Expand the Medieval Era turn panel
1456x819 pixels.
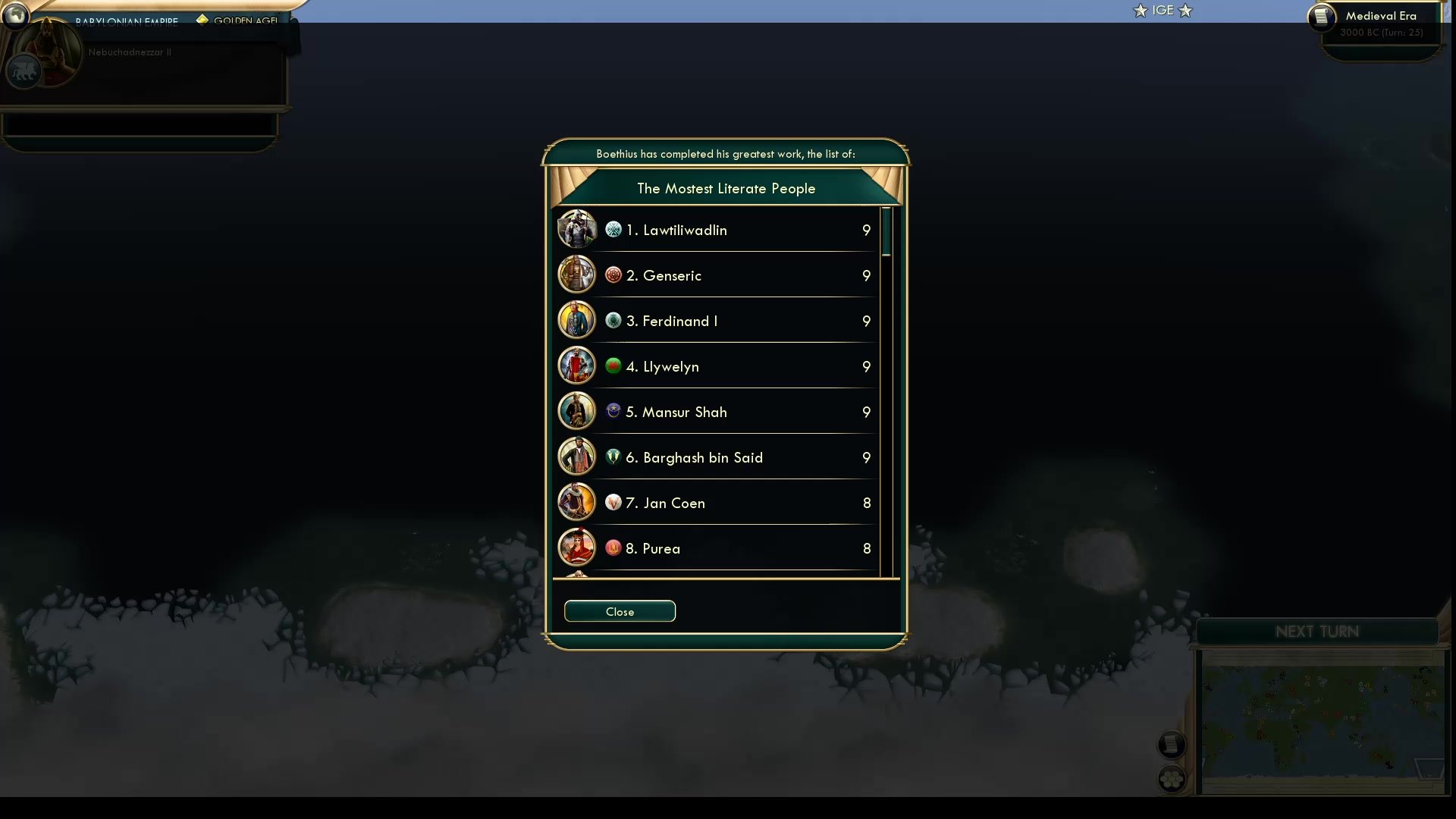[x=1380, y=24]
